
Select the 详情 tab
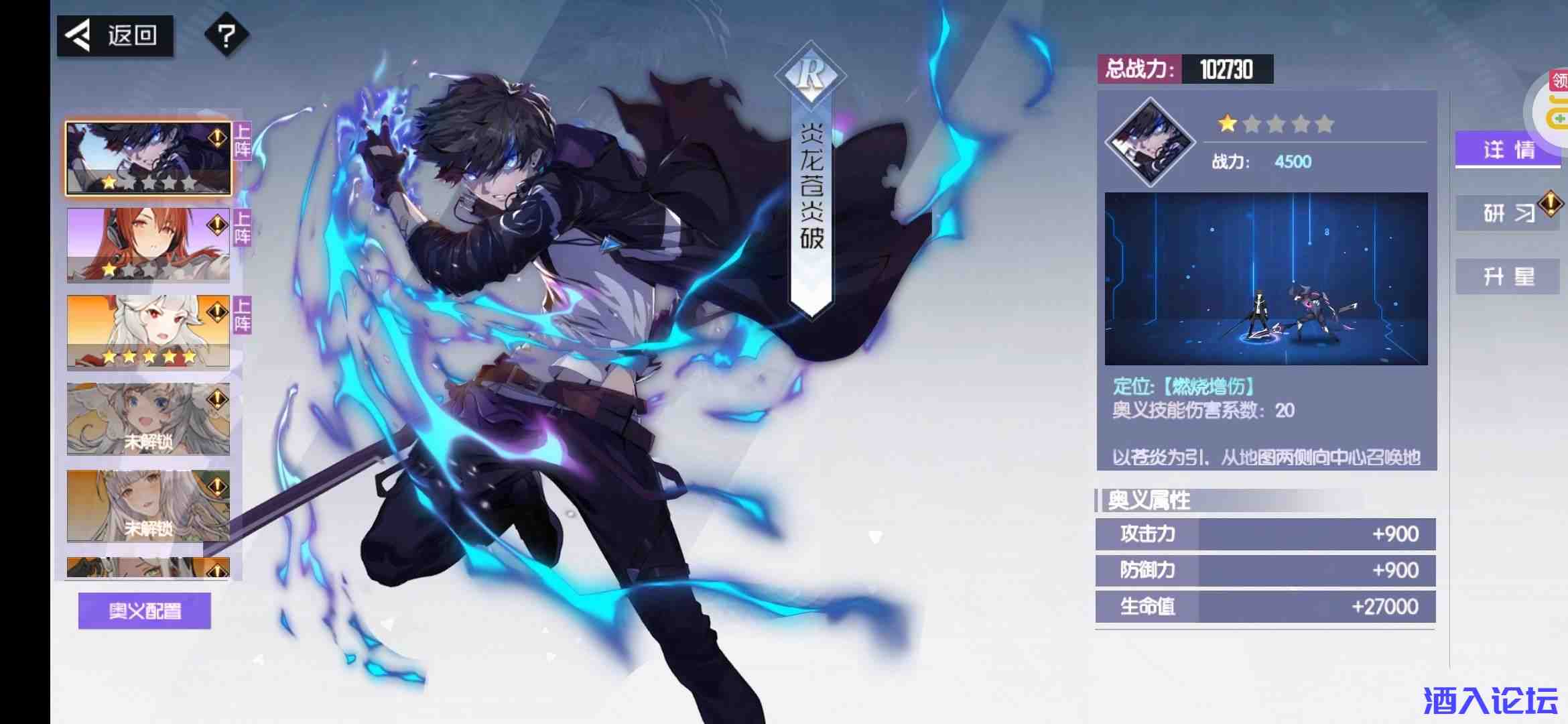[1508, 151]
